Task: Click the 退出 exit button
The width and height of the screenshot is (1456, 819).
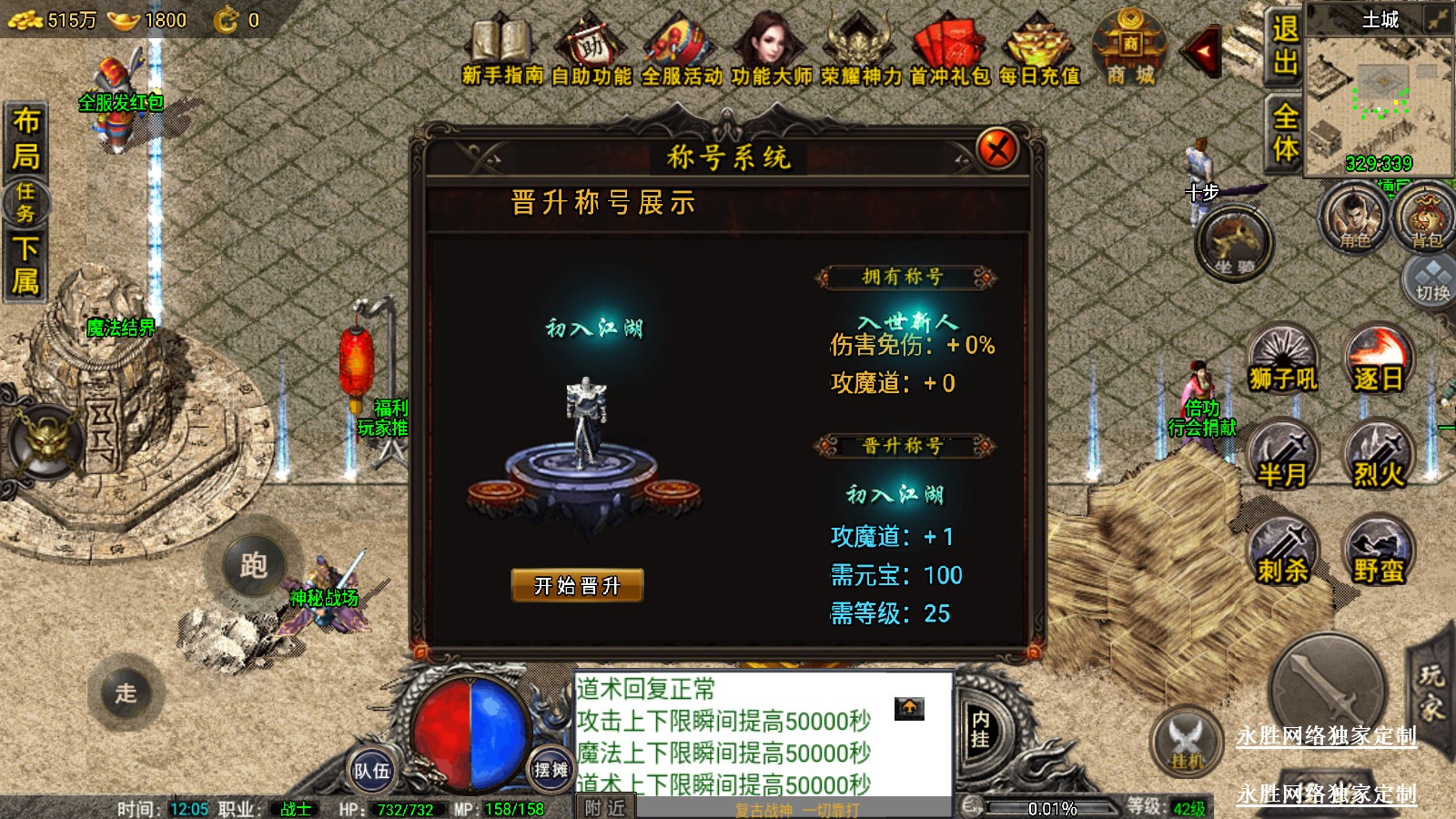Action: click(x=1285, y=45)
